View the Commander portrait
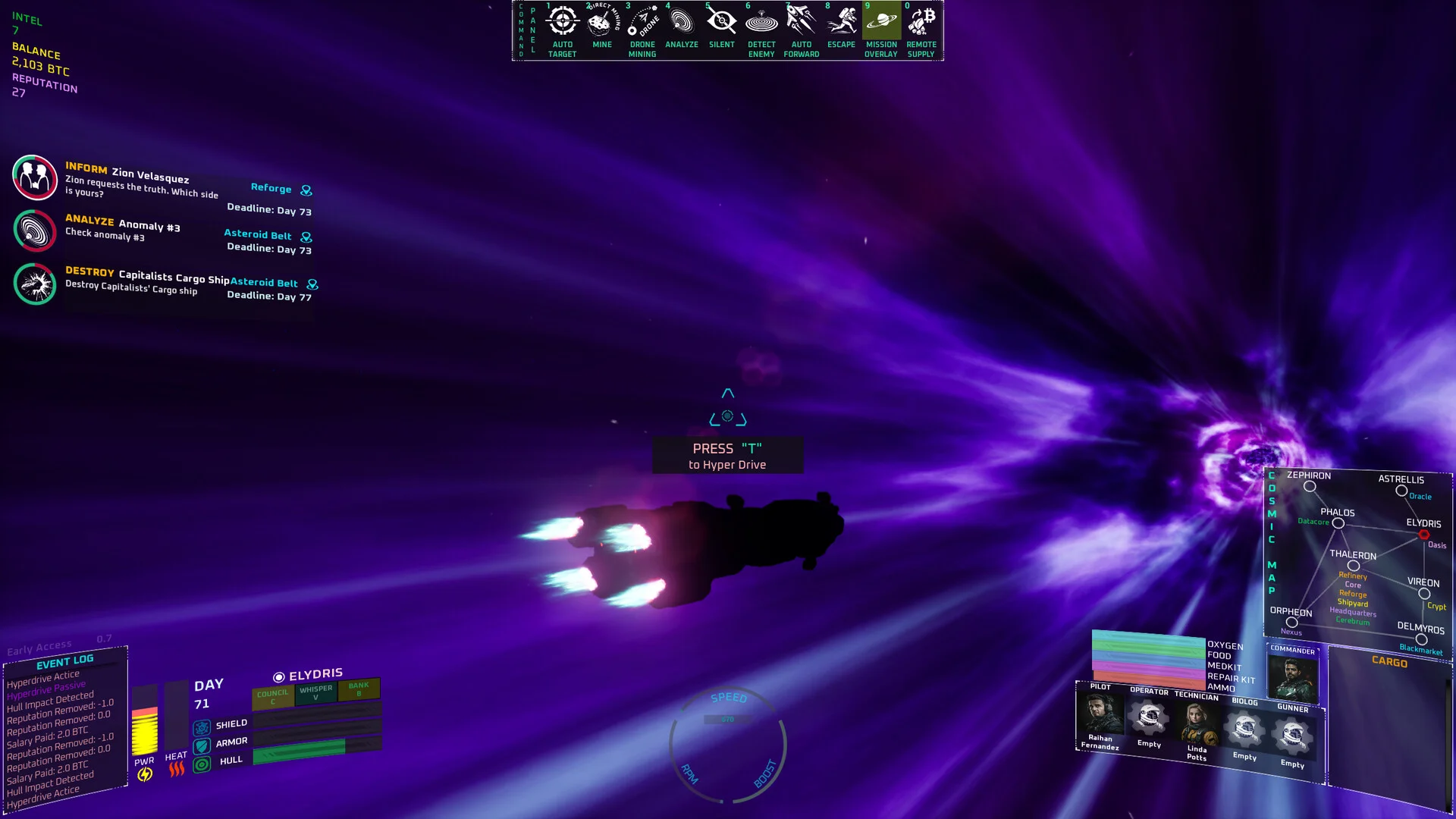This screenshot has height=819, width=1456. coord(1293,677)
